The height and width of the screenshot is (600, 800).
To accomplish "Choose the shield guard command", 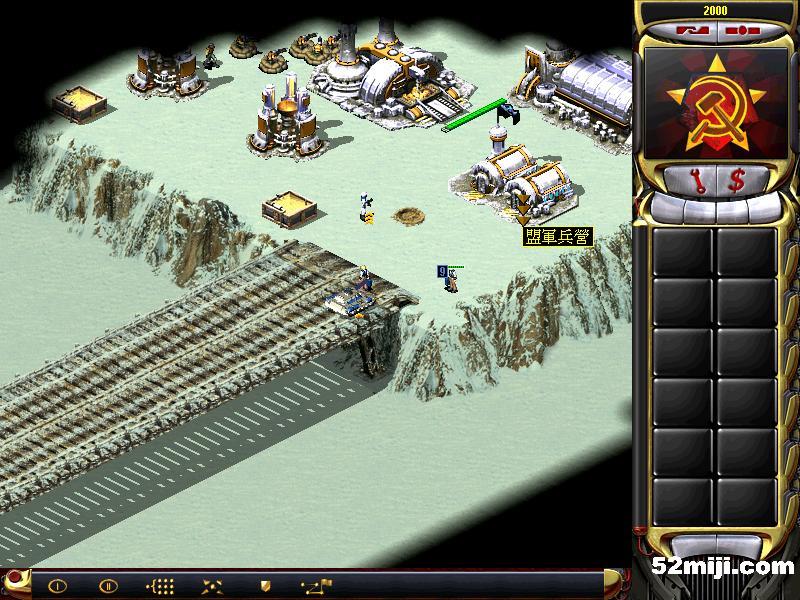I will [x=265, y=586].
